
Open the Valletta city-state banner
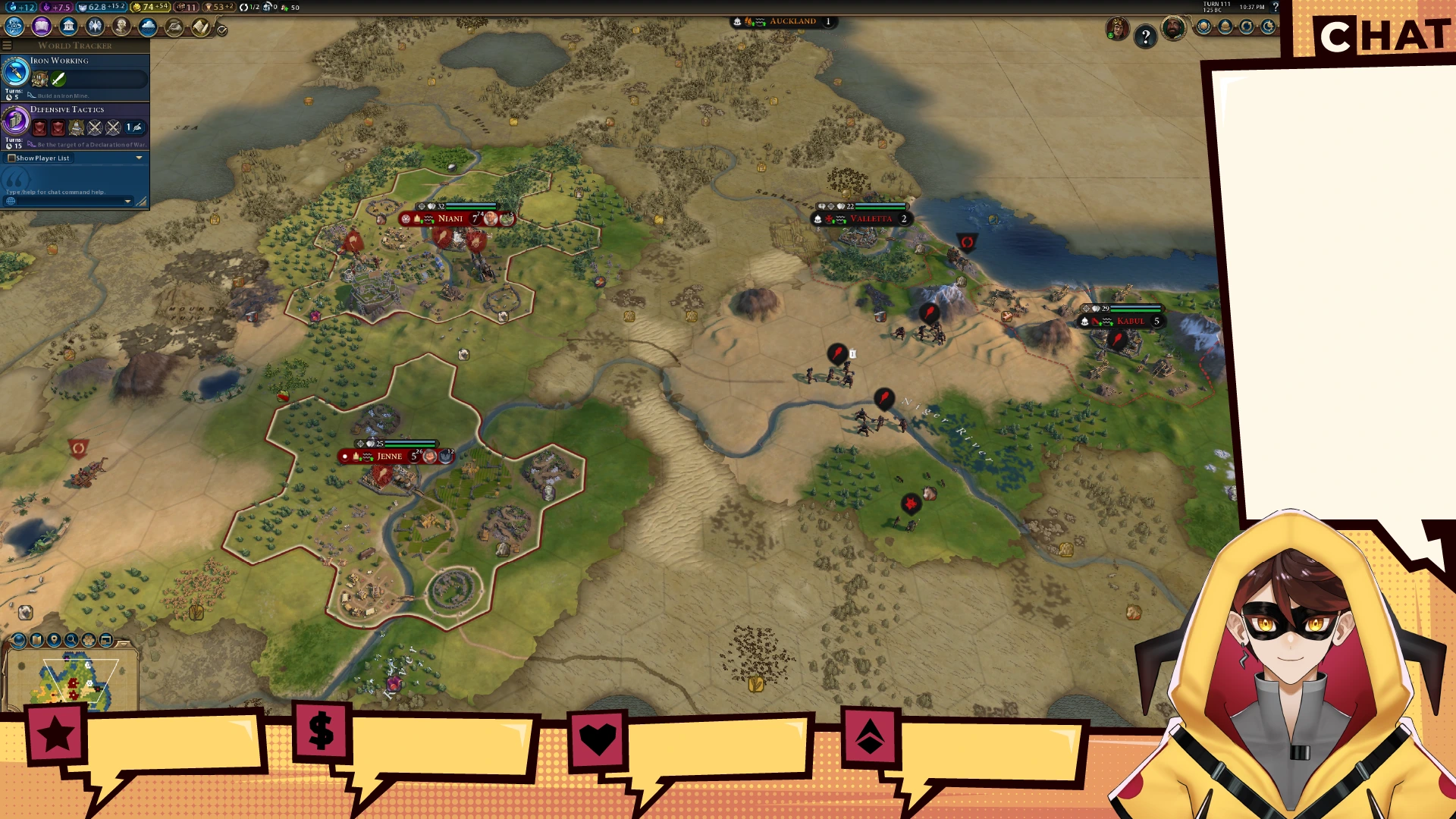(x=871, y=219)
